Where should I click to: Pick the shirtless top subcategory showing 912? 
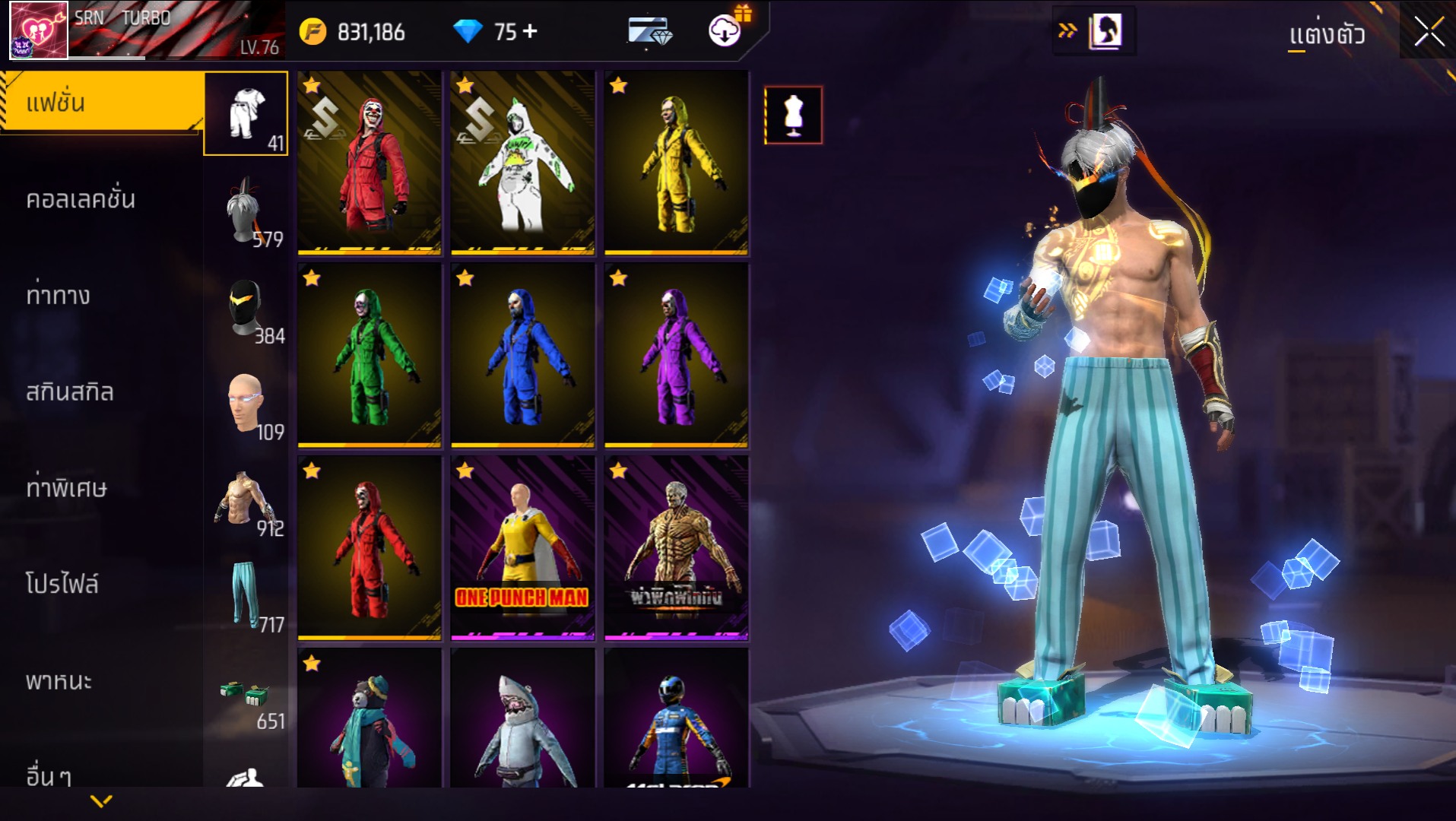(x=246, y=499)
